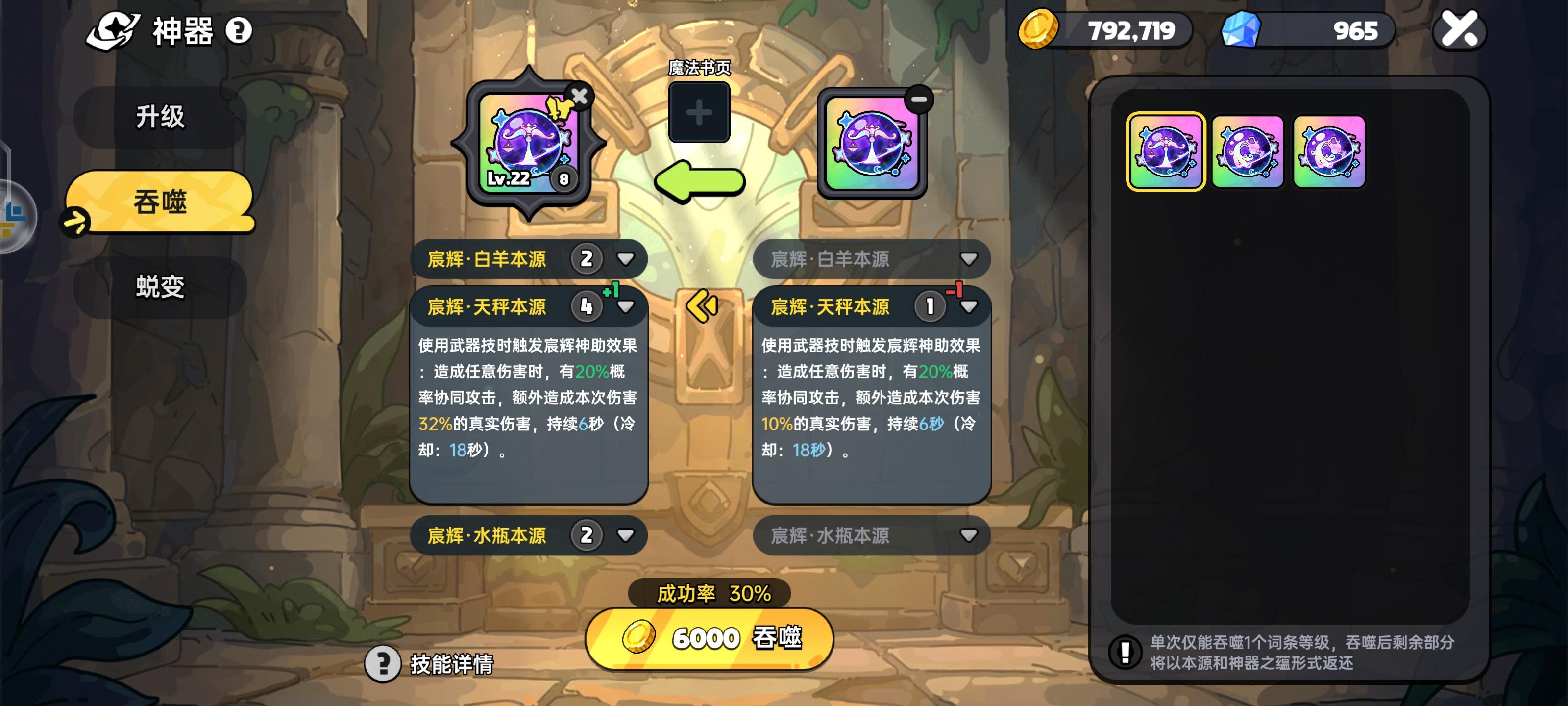Deselect the material artifact via its minus badge
This screenshot has height=706, width=1568.
pos(920,98)
